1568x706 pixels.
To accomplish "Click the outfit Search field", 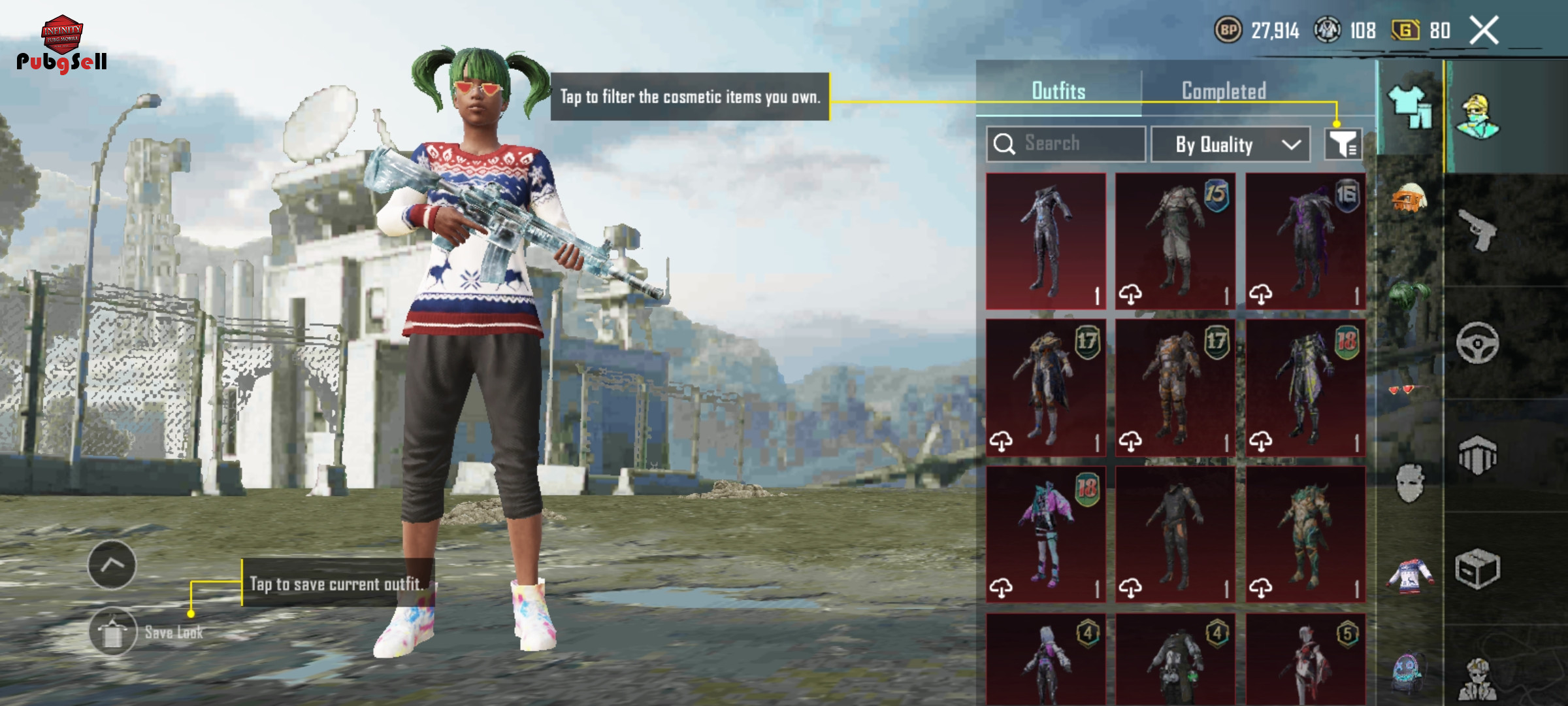I will [1066, 143].
